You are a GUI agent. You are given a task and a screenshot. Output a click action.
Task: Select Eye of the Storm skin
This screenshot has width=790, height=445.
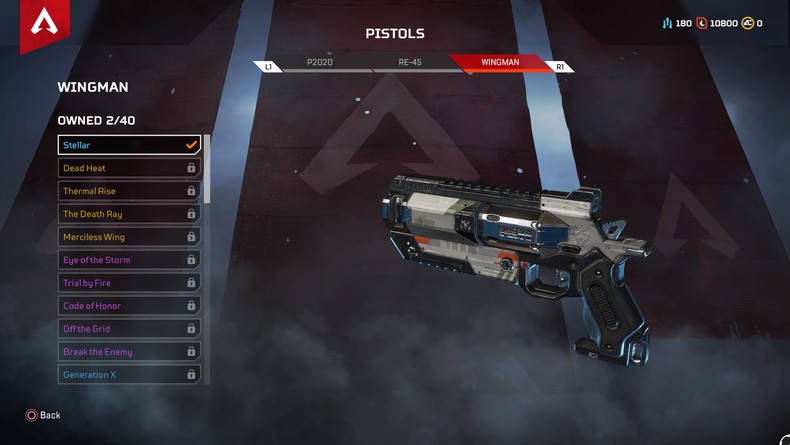coord(129,260)
